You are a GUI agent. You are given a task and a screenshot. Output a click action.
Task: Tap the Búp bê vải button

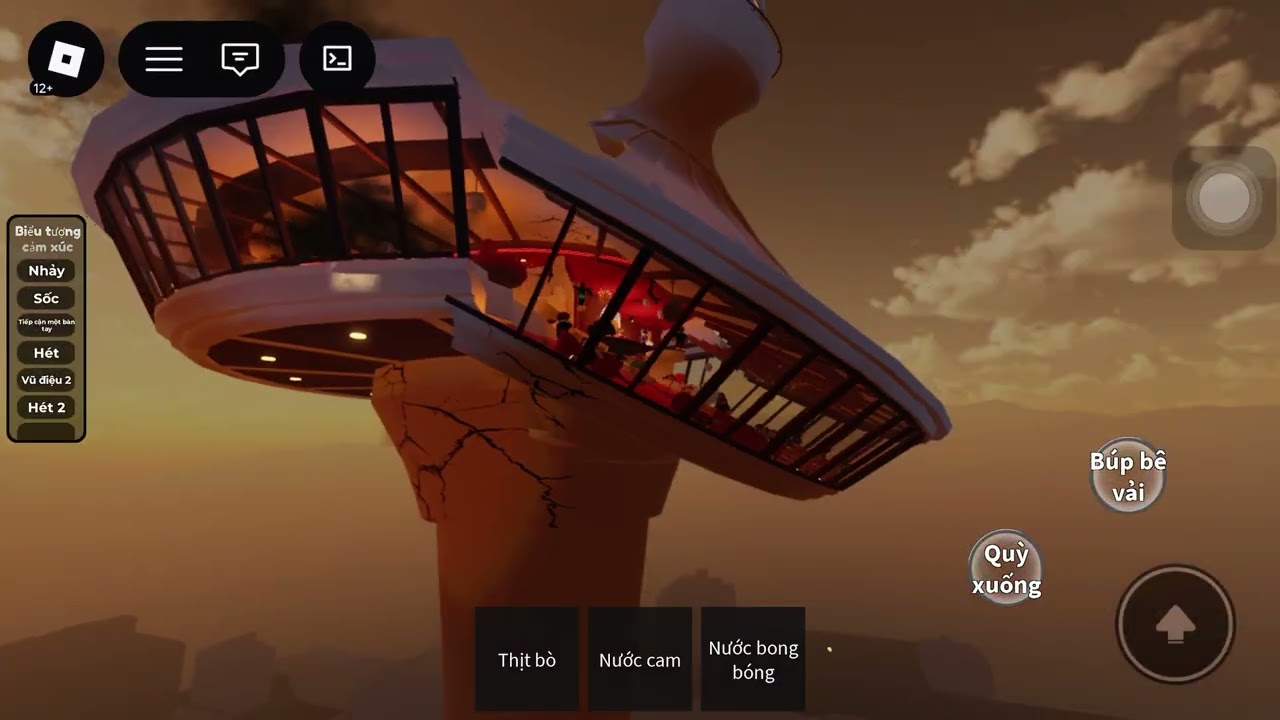1128,476
